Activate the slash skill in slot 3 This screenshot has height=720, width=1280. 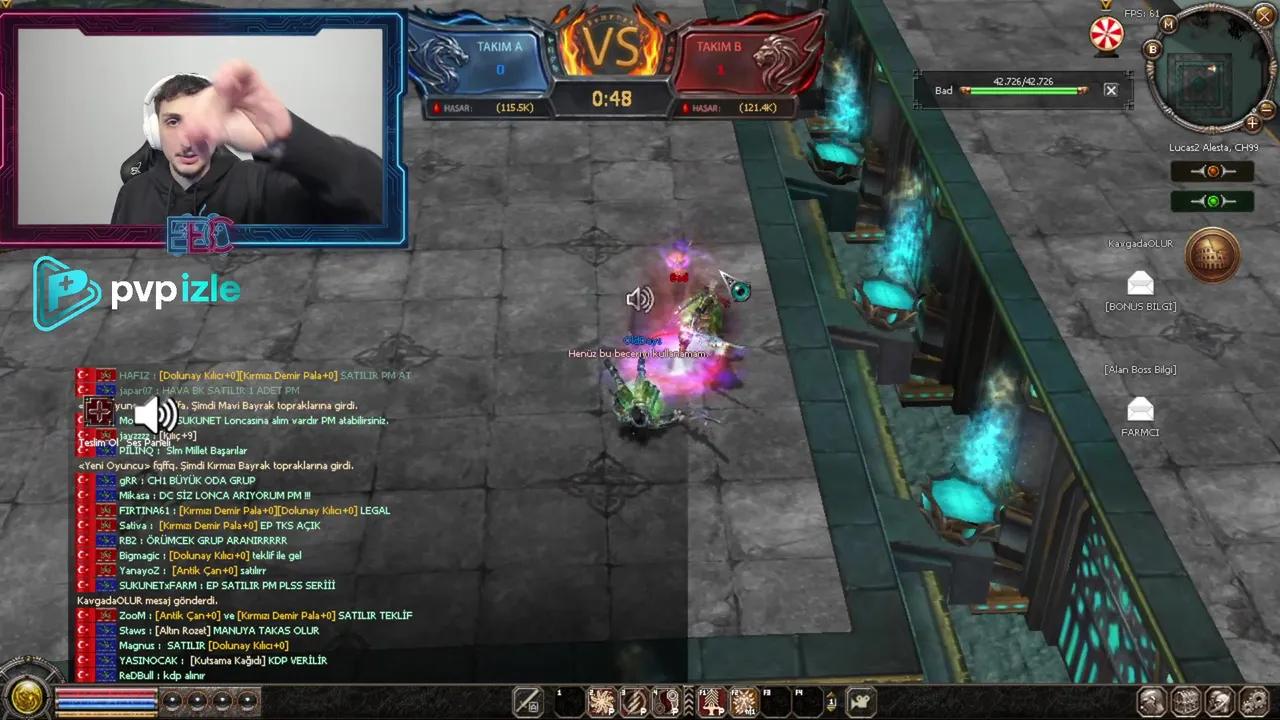[633, 700]
